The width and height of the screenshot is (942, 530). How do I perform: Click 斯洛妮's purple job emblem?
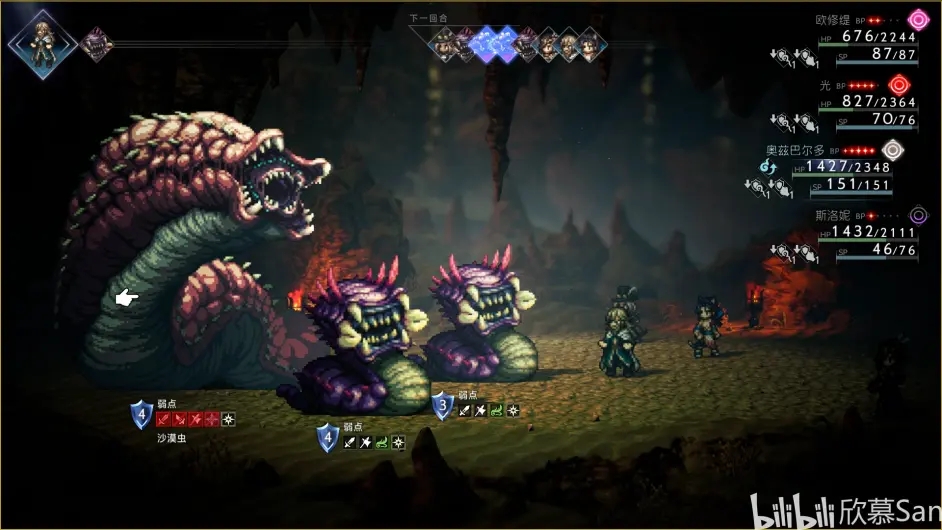(918, 216)
